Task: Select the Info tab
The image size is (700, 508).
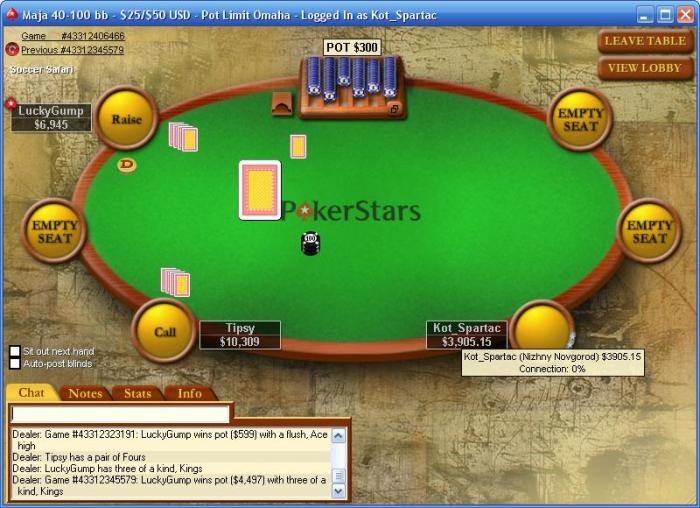Action: pos(189,393)
